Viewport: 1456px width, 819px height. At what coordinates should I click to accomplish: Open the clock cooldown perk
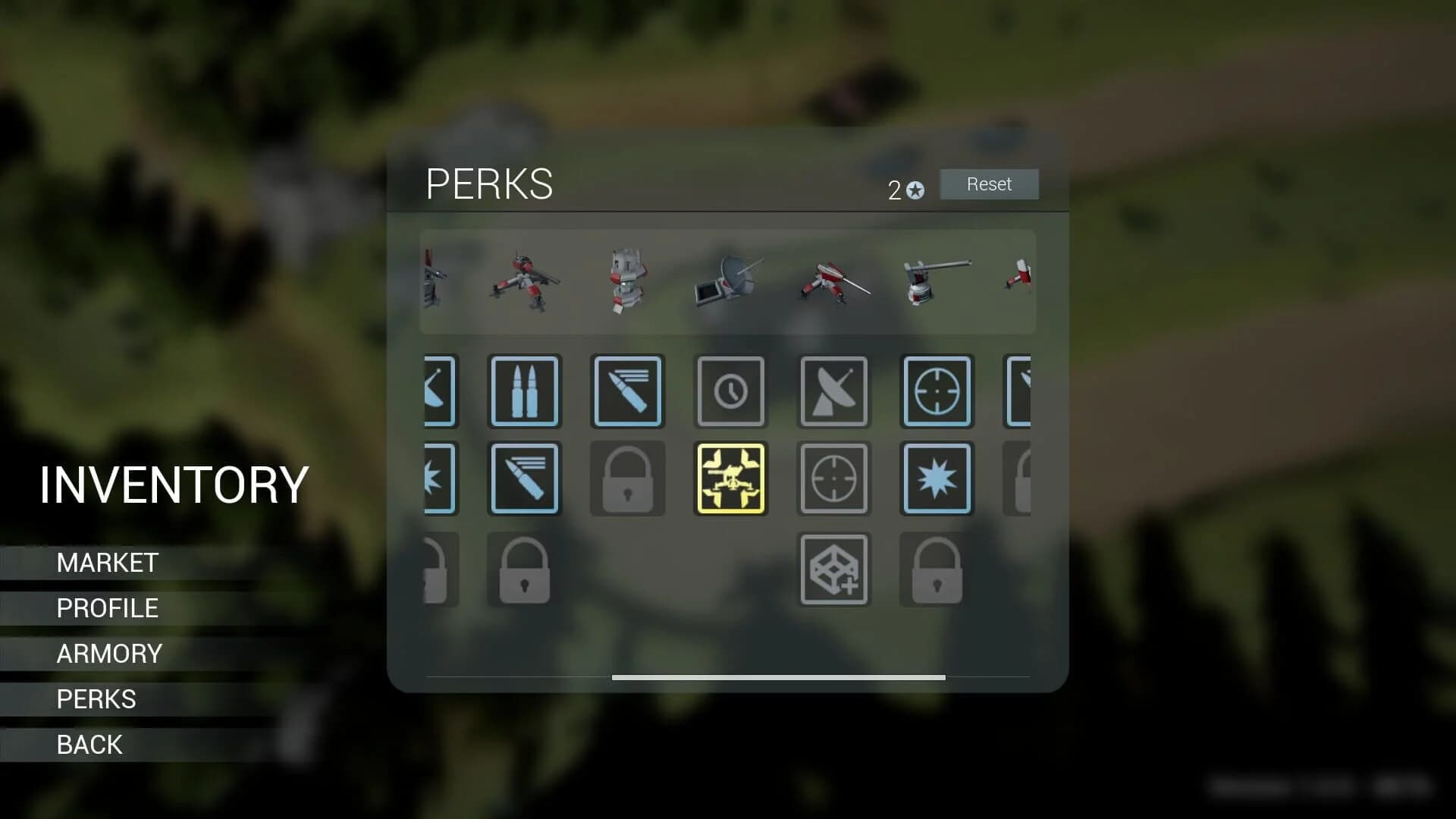click(x=730, y=391)
